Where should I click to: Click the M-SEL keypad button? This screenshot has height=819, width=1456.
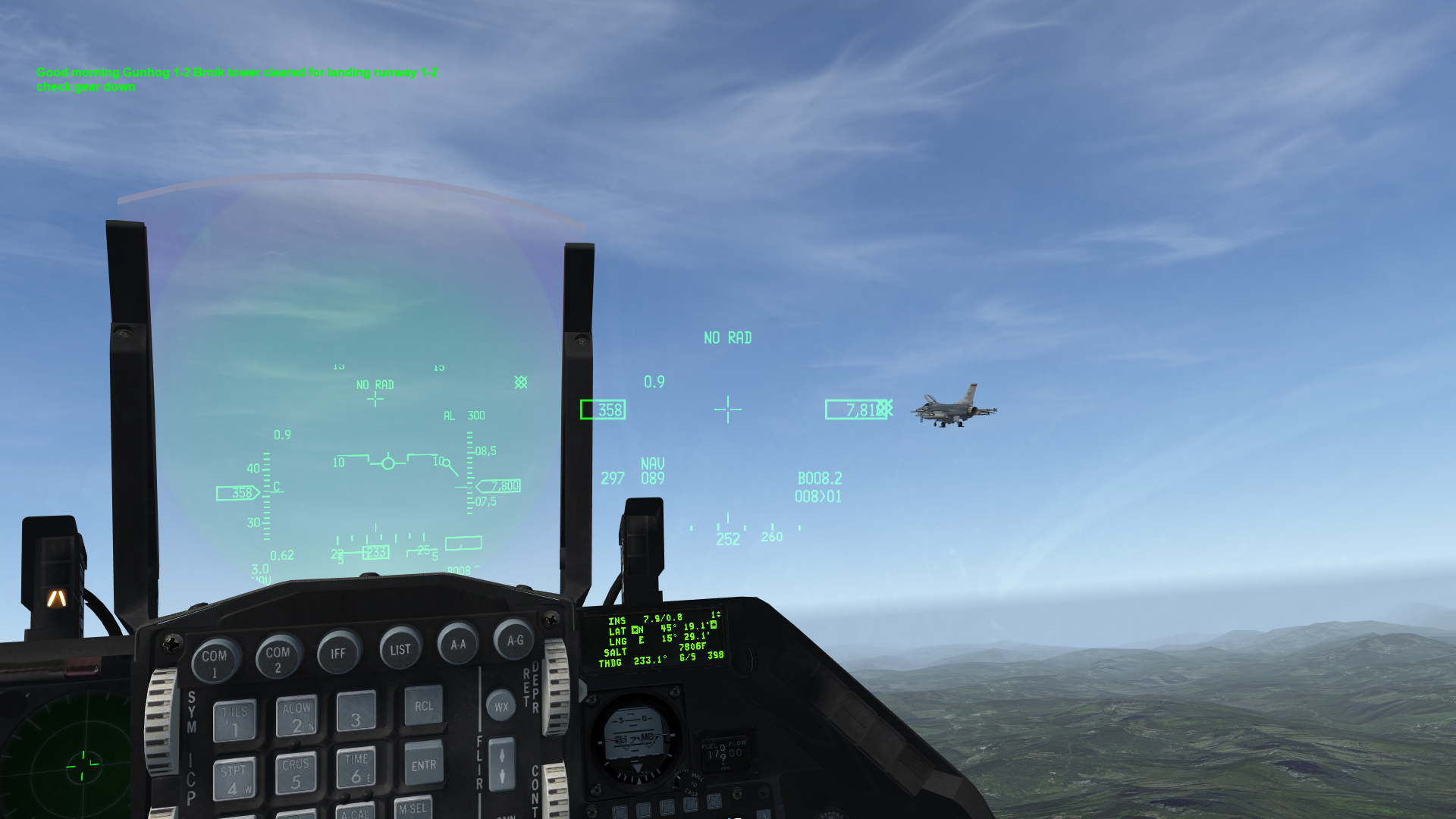[x=413, y=808]
